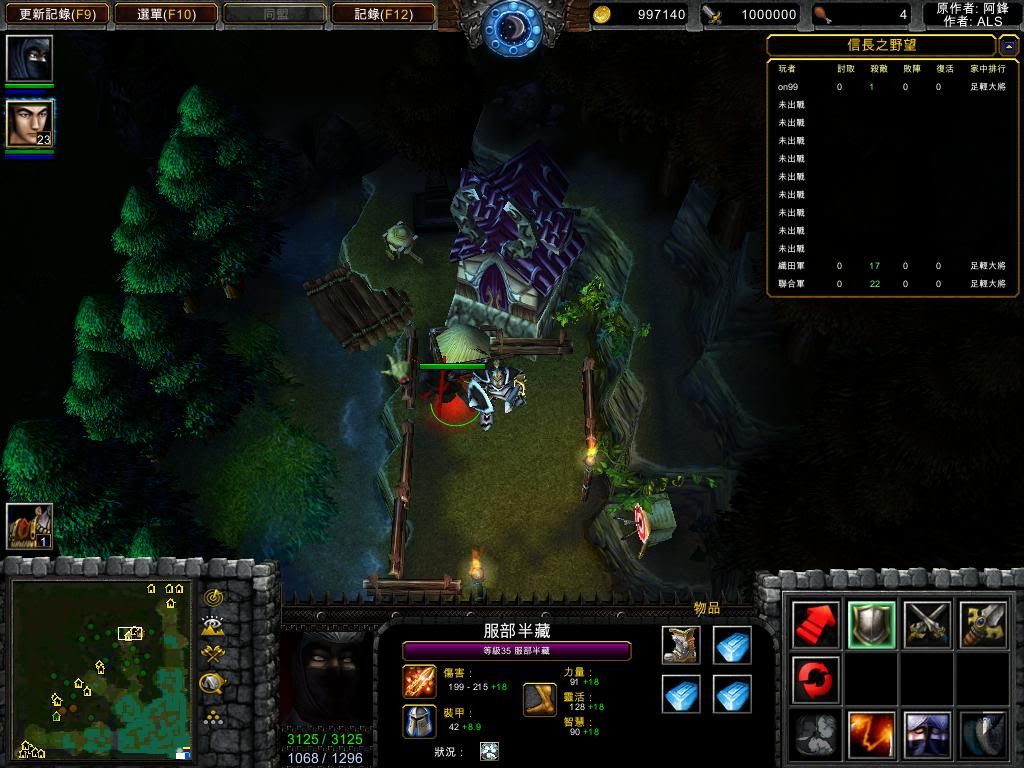Open the 更新記錄 (F9) quest log
Viewport: 1024px width, 768px height.
56,14
